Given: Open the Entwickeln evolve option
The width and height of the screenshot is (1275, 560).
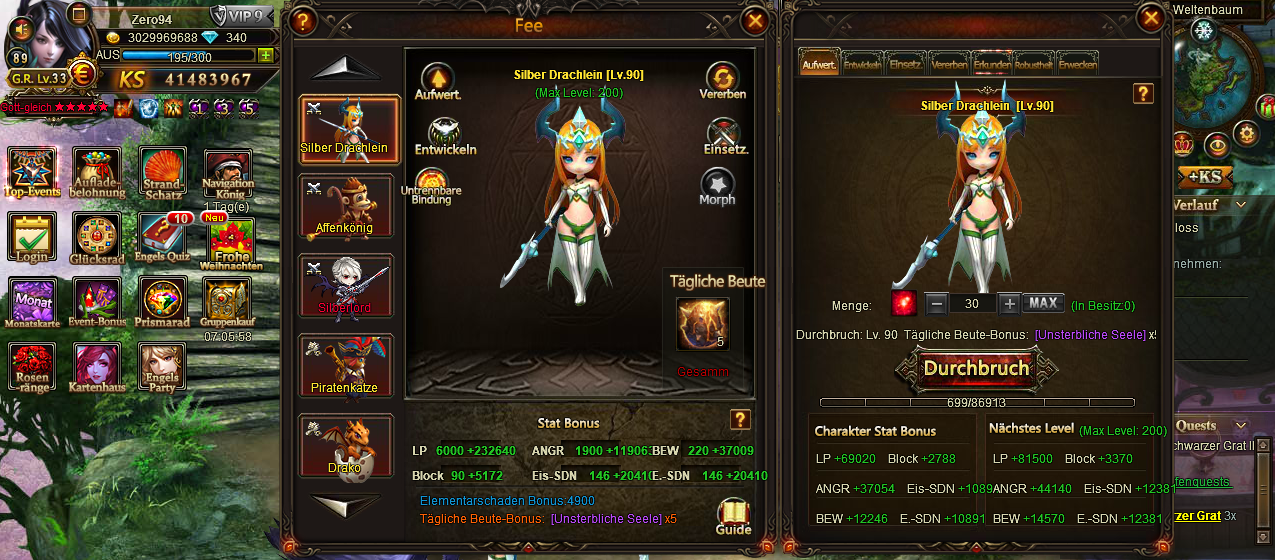Looking at the screenshot, I should (x=444, y=136).
